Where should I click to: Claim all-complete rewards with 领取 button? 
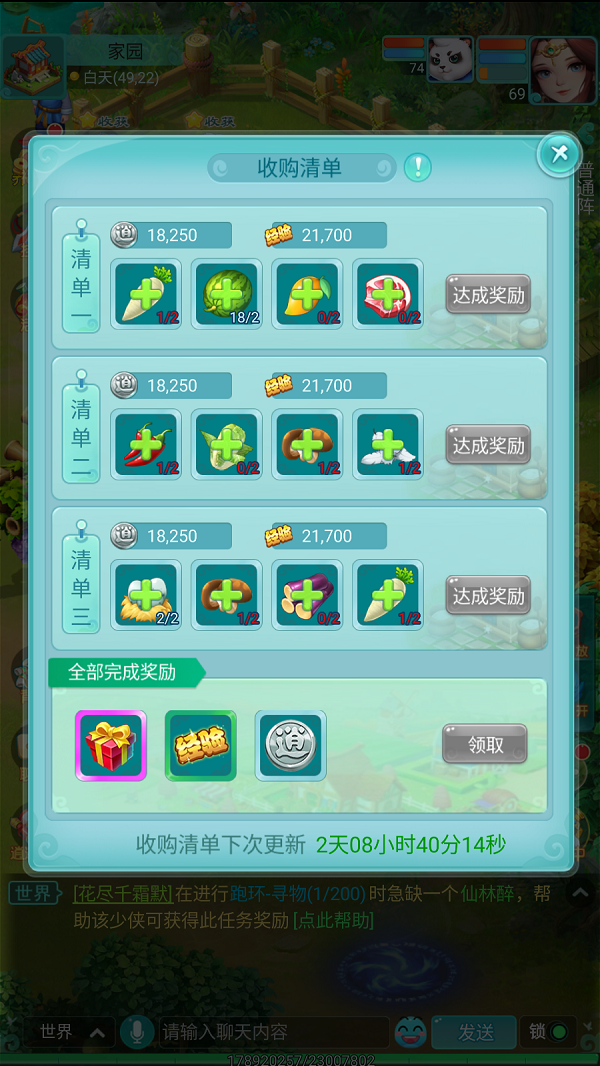pos(485,745)
